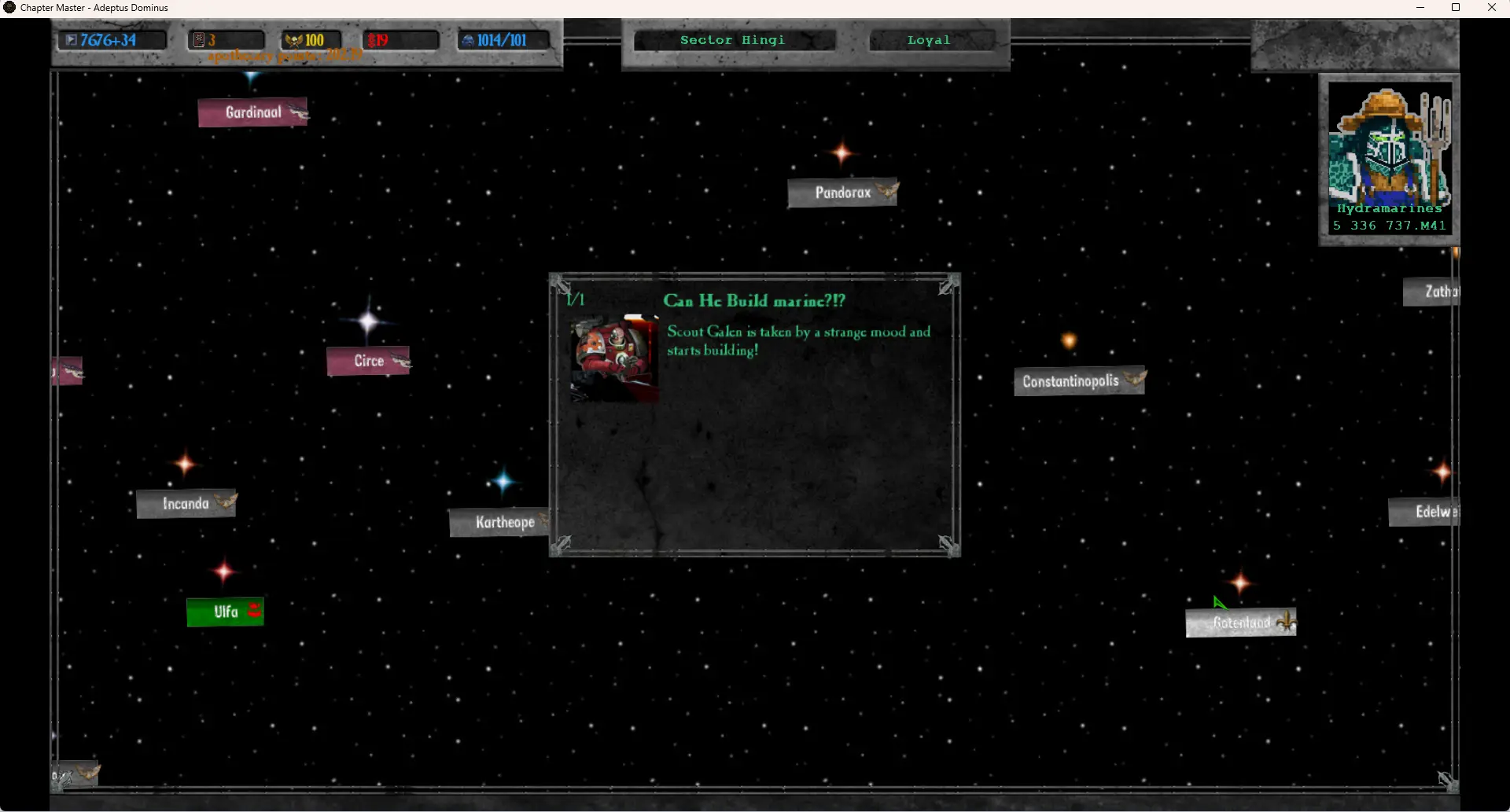Choose the Rotenland system label
The image size is (1510, 812).
pos(1240,623)
